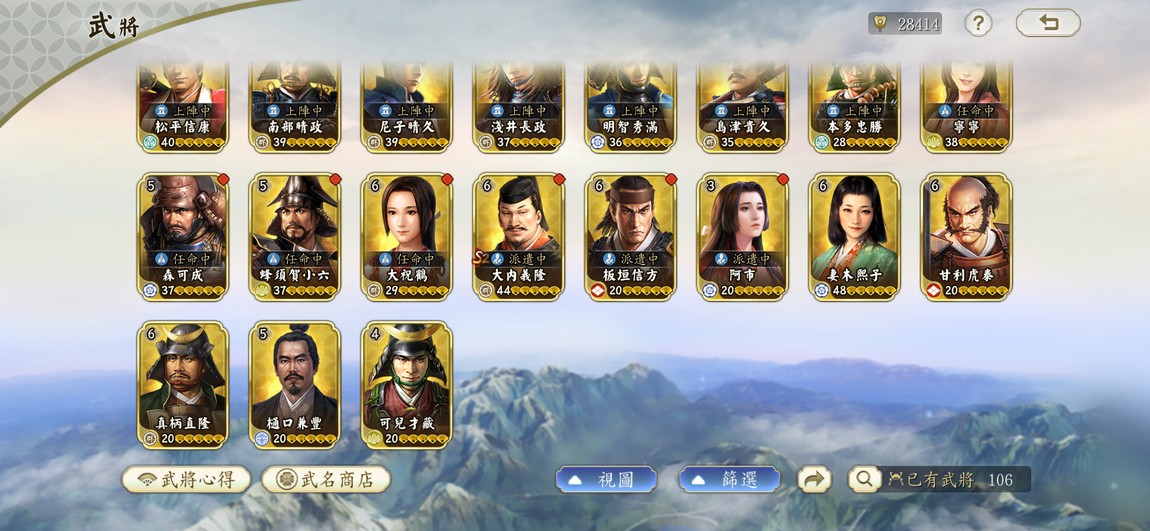Pick the 大內義隆 officer card
This screenshot has width=1150, height=531.
point(519,236)
